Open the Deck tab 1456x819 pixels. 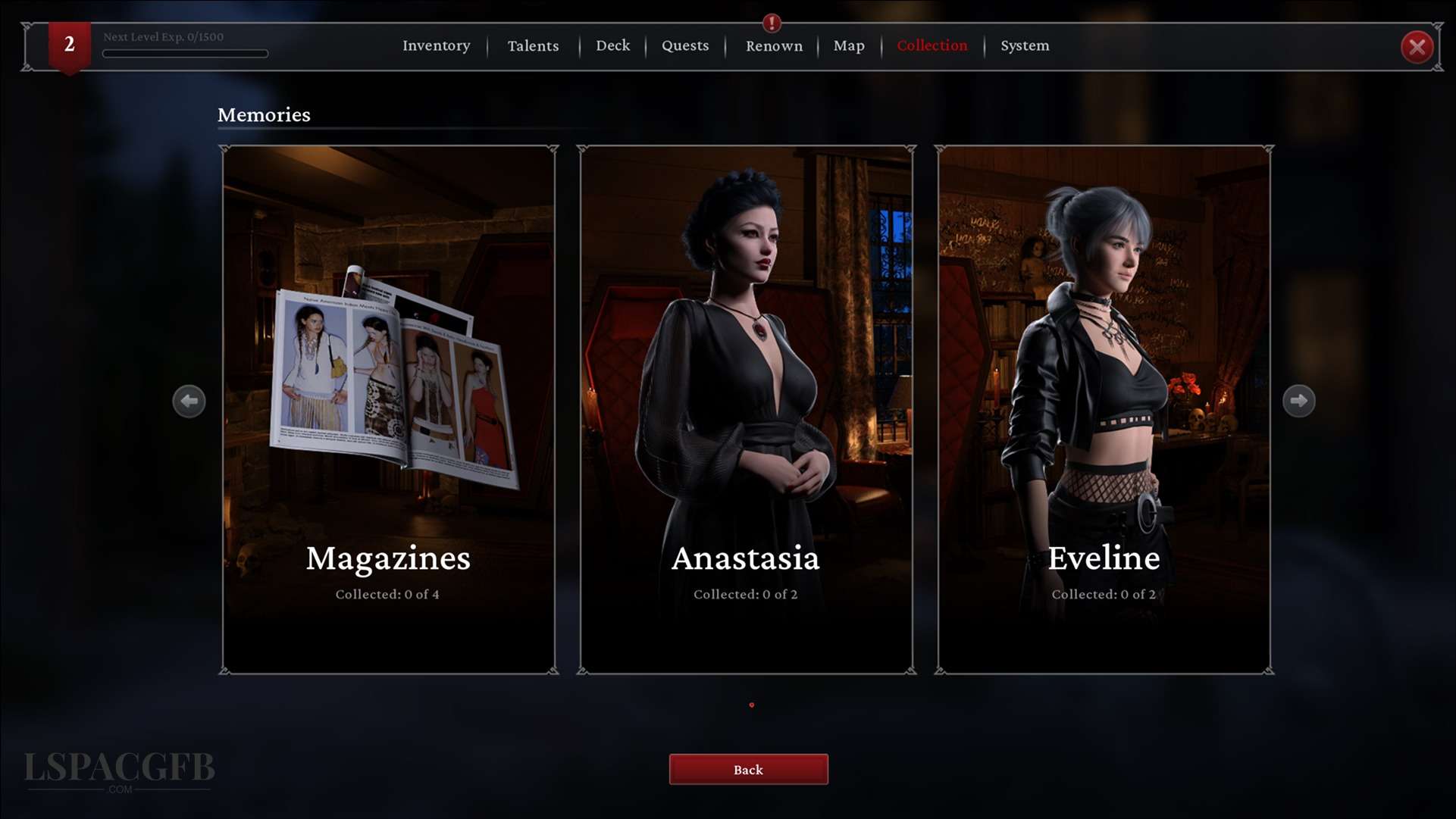[x=612, y=45]
